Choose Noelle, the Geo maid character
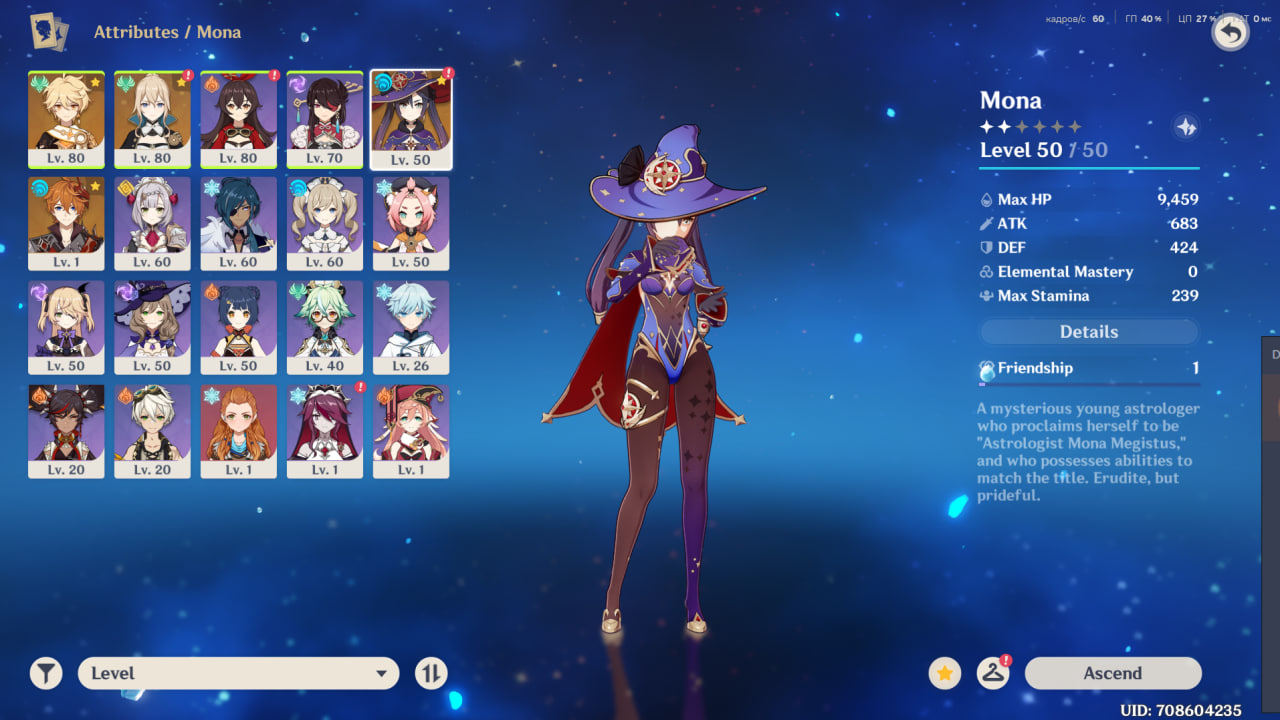 152,222
